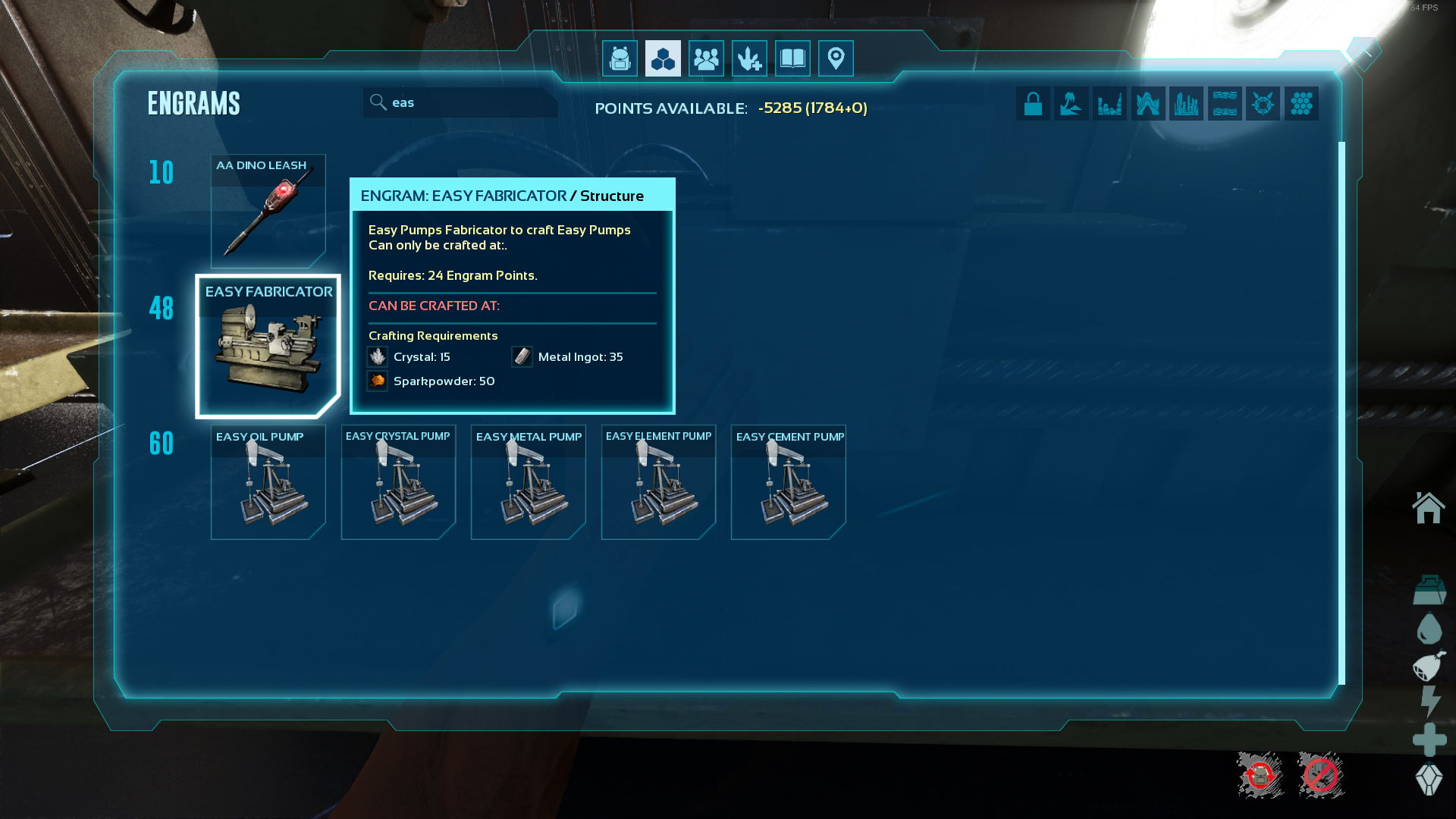Select the Easy Cement Pump engram
Viewport: 1456px width, 819px height.
pyautogui.click(x=789, y=482)
